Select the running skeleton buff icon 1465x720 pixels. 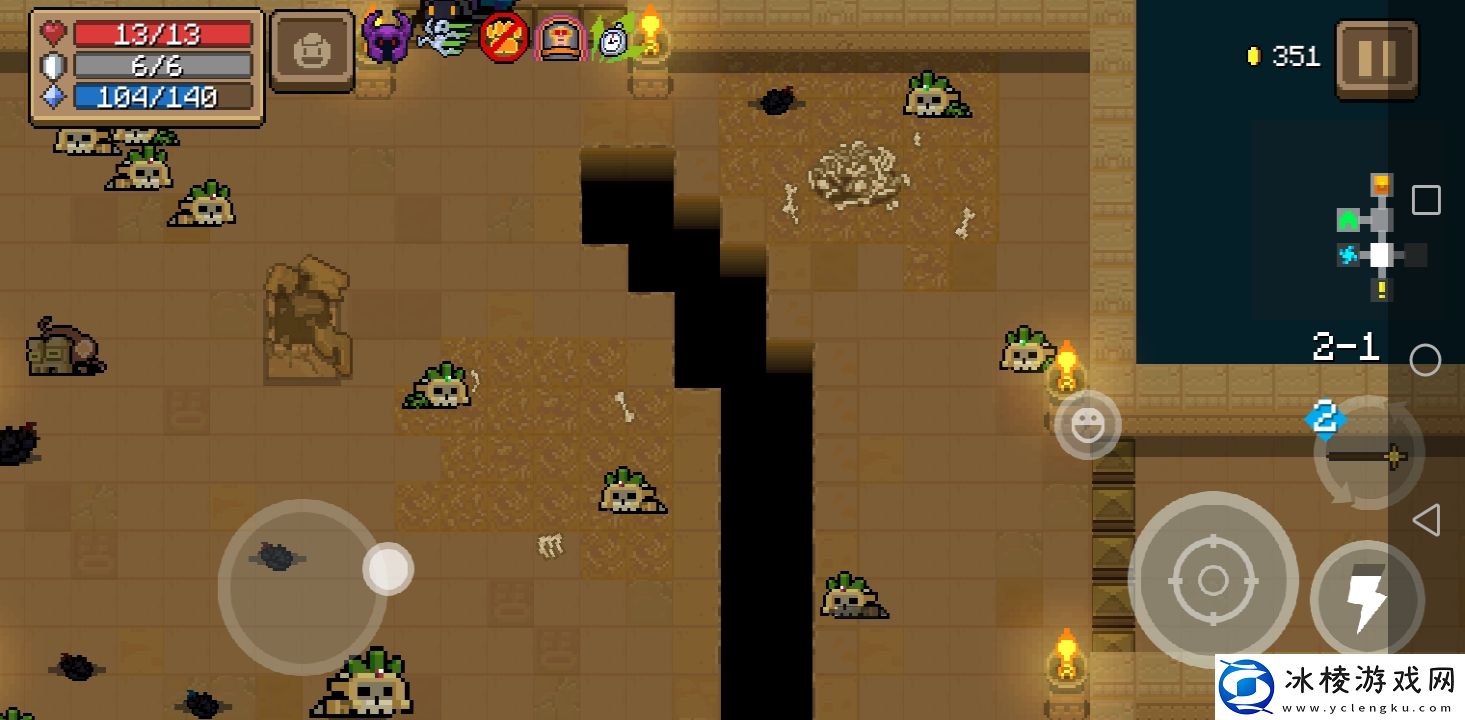click(x=444, y=37)
